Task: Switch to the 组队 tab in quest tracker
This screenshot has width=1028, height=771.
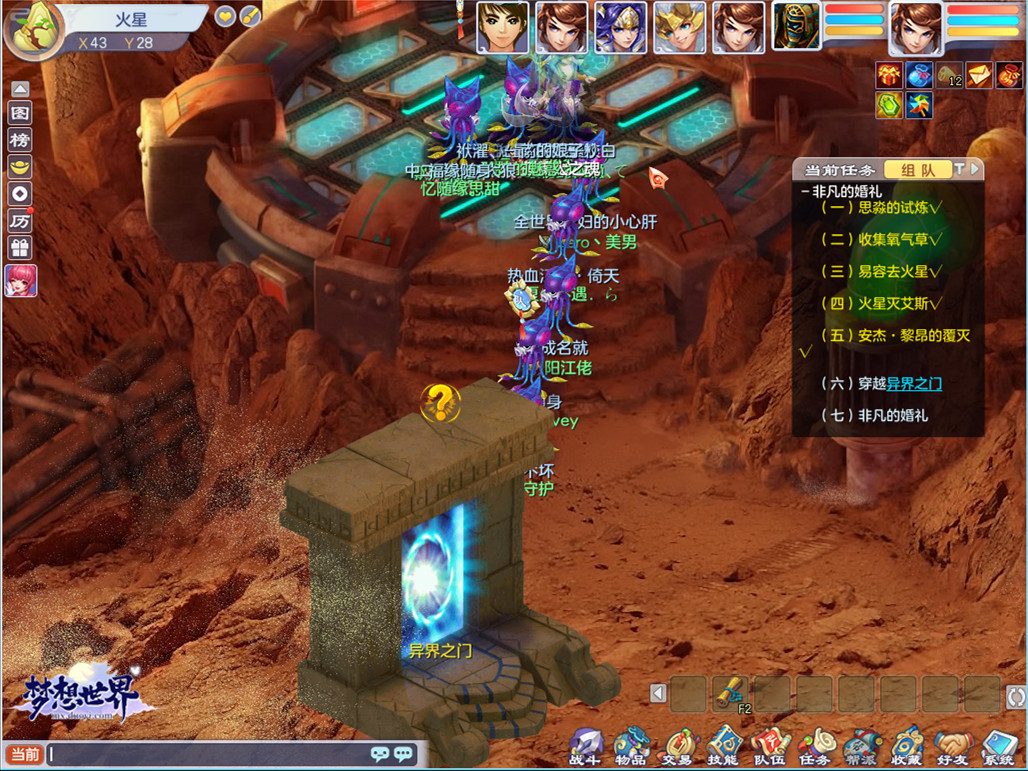Action: (x=918, y=170)
